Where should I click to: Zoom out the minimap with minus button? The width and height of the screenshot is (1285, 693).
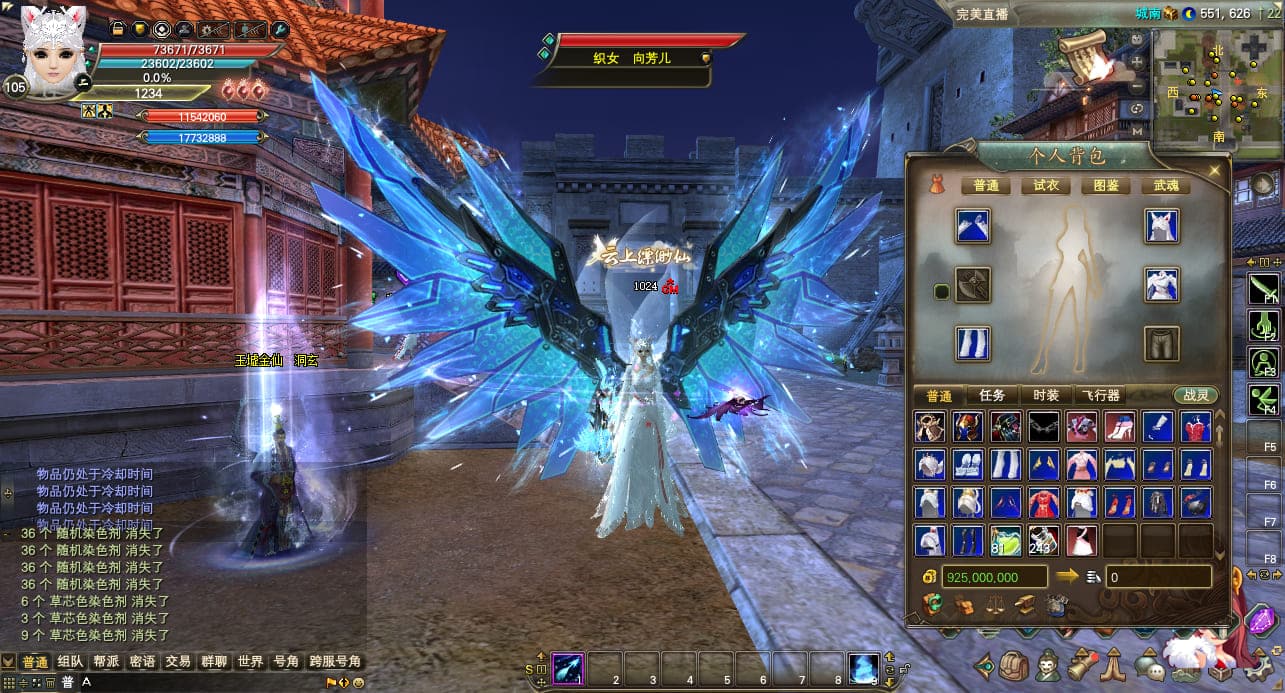pos(1137,84)
